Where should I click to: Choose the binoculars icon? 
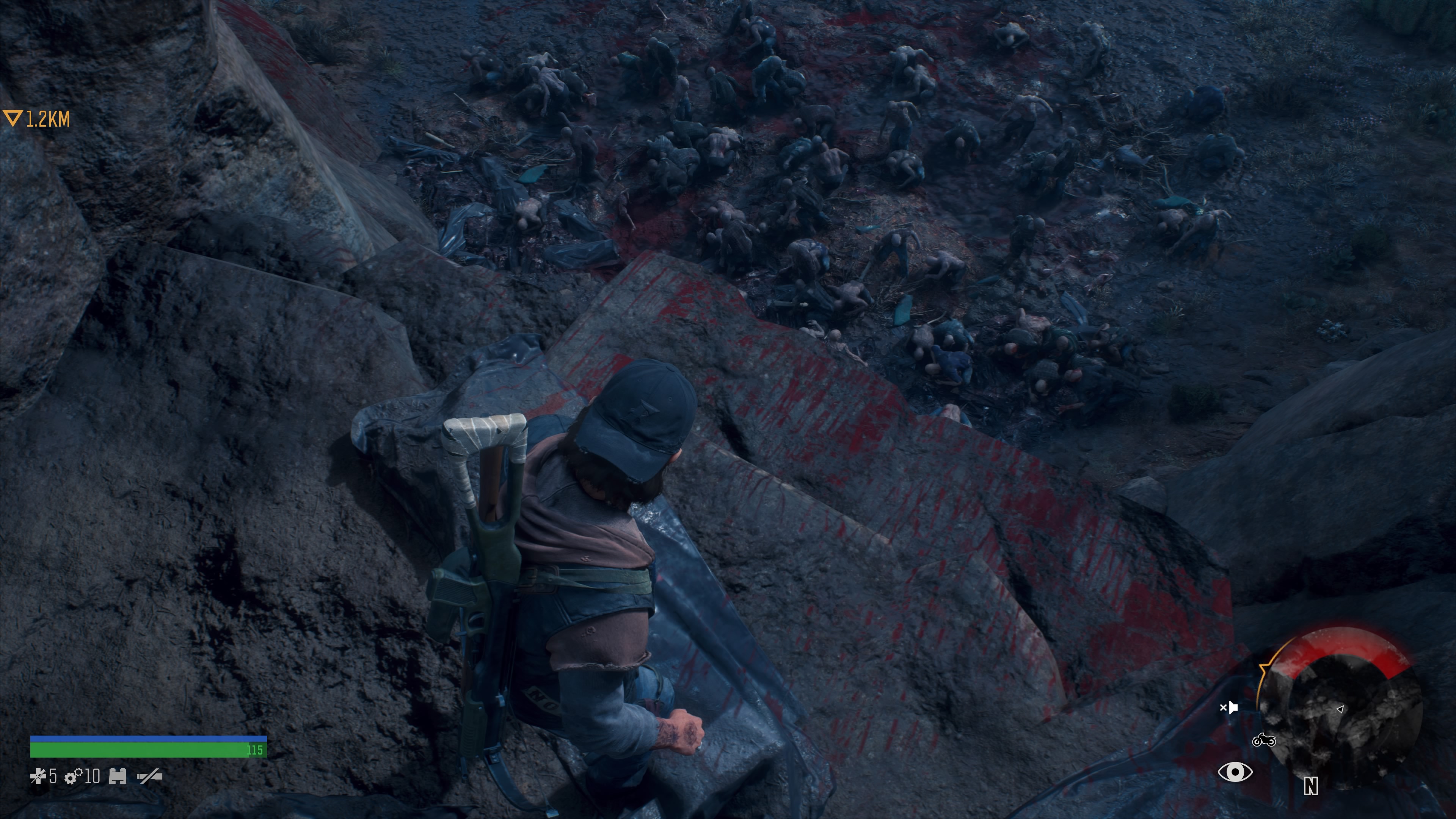(x=118, y=776)
